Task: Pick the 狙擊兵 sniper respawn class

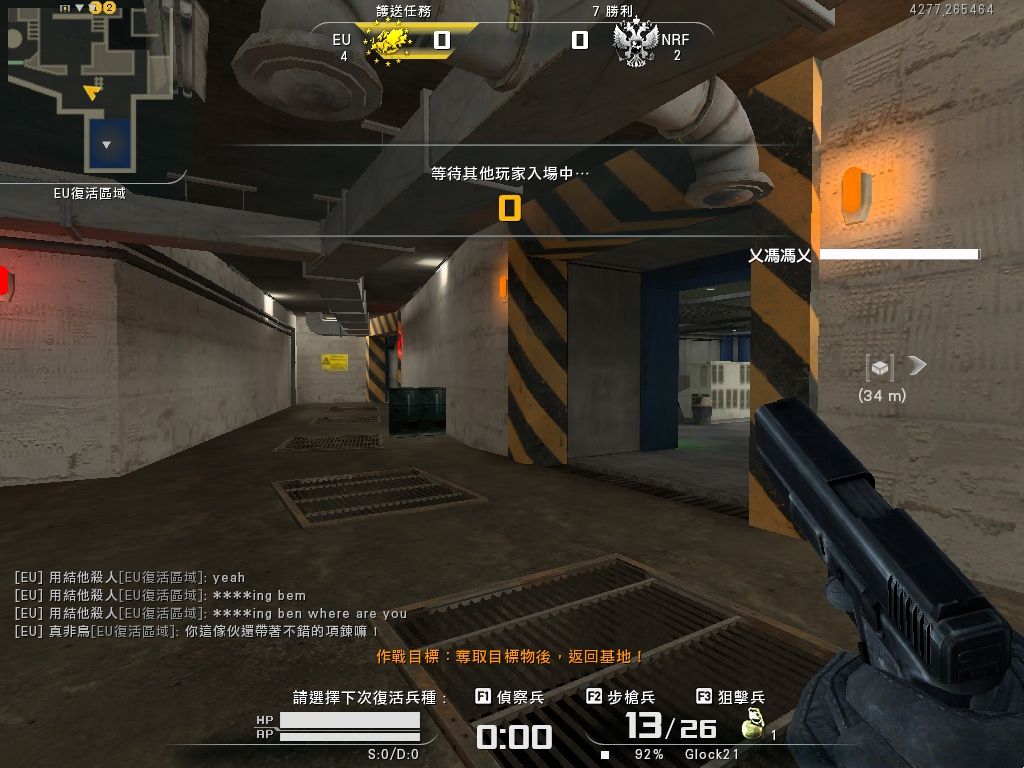Action: [731, 697]
